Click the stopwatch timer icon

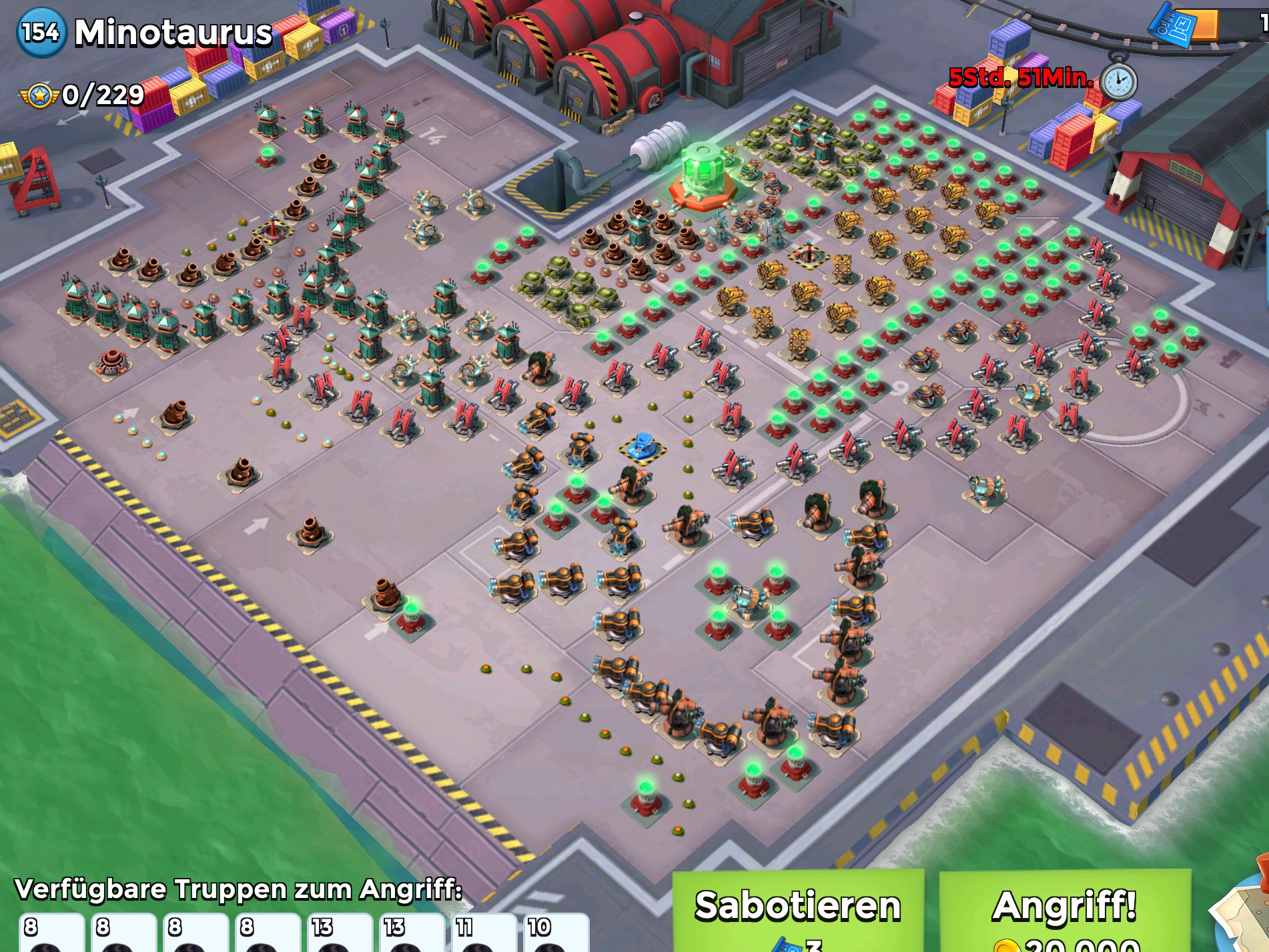pyautogui.click(x=1119, y=81)
